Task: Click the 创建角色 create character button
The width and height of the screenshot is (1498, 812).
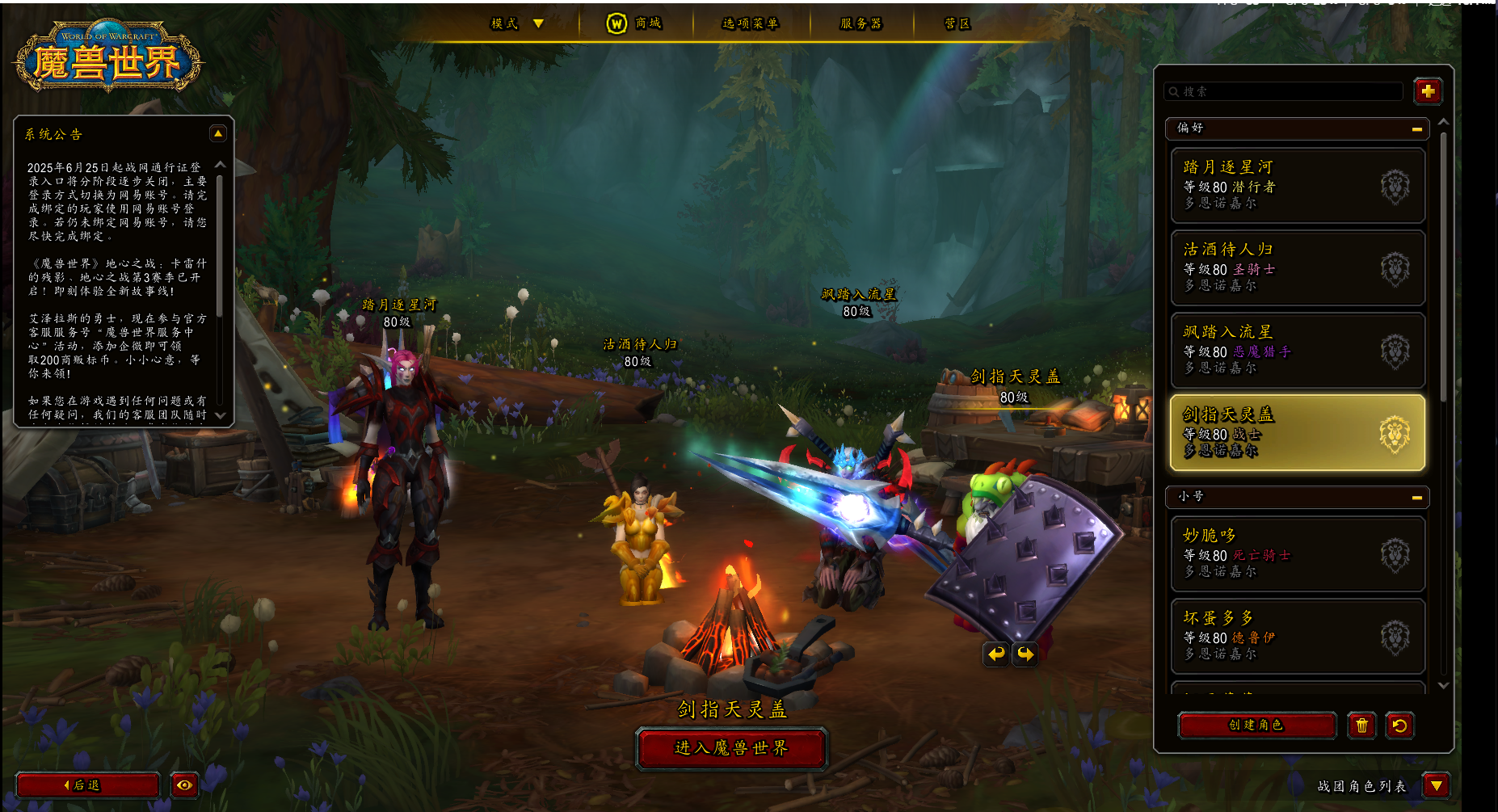Action: coord(1256,725)
